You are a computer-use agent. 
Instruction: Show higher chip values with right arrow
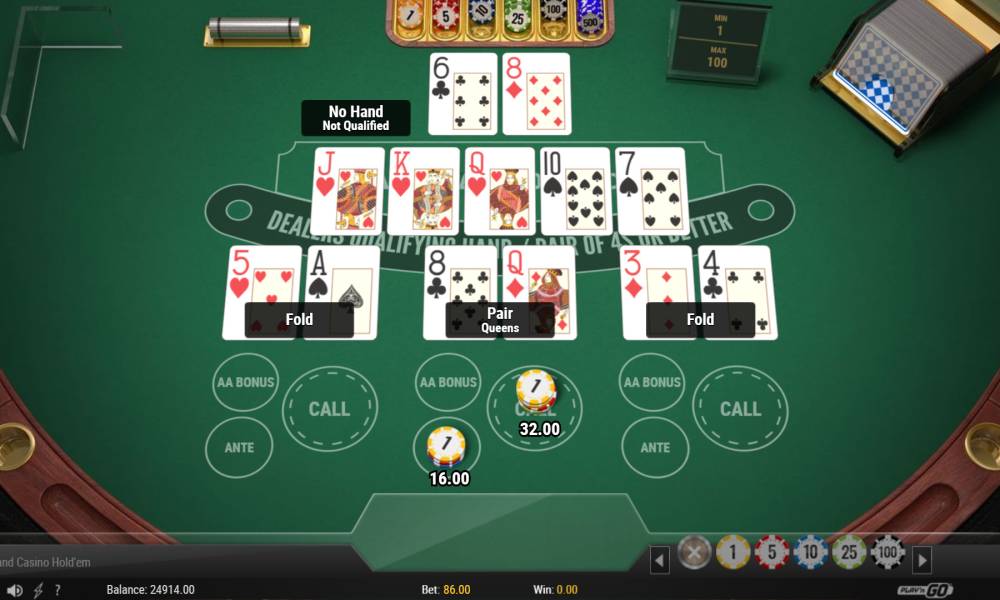click(923, 560)
